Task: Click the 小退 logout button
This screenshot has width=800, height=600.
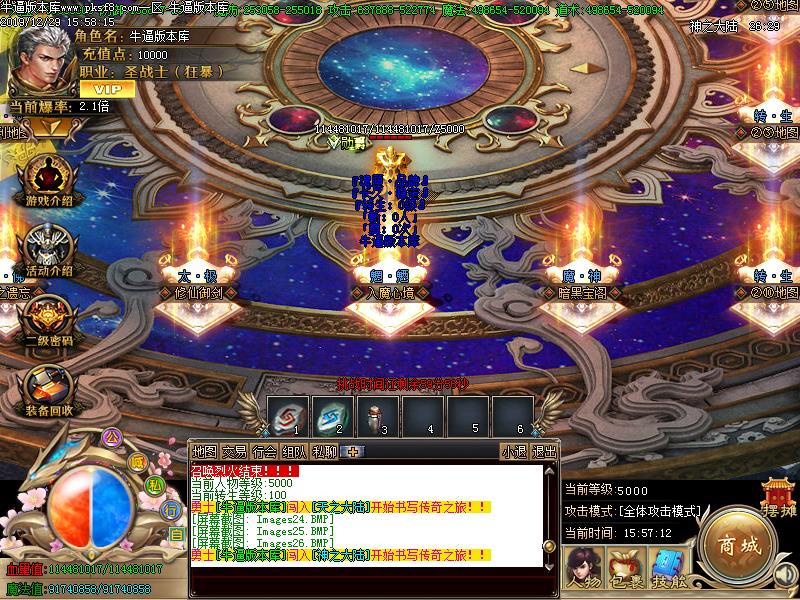Action: [x=514, y=451]
